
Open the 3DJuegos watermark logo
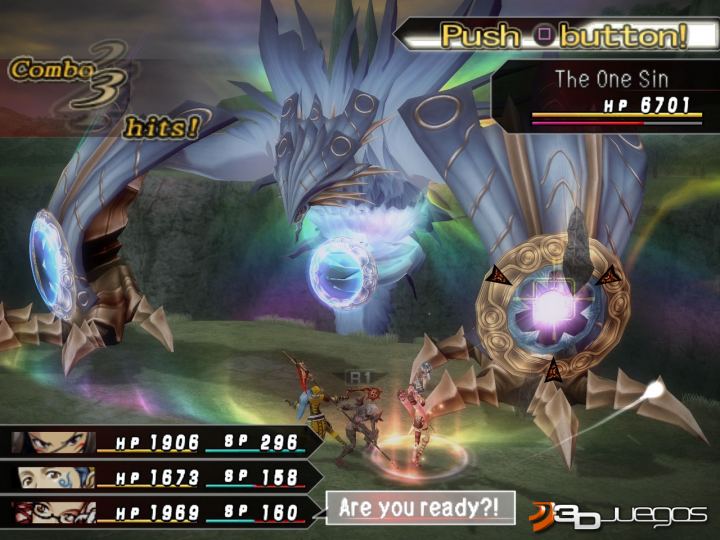618,514
